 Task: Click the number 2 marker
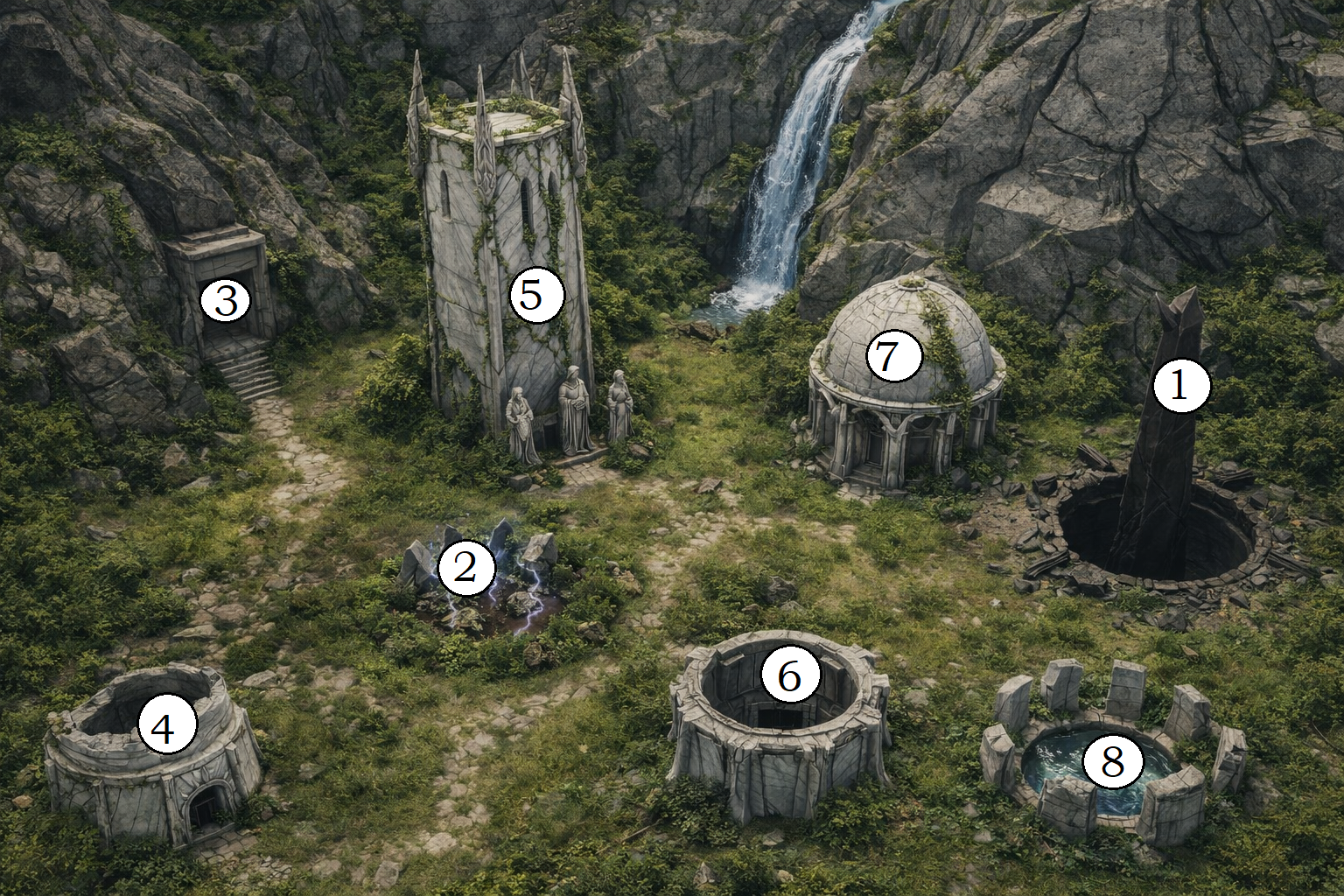(x=466, y=569)
